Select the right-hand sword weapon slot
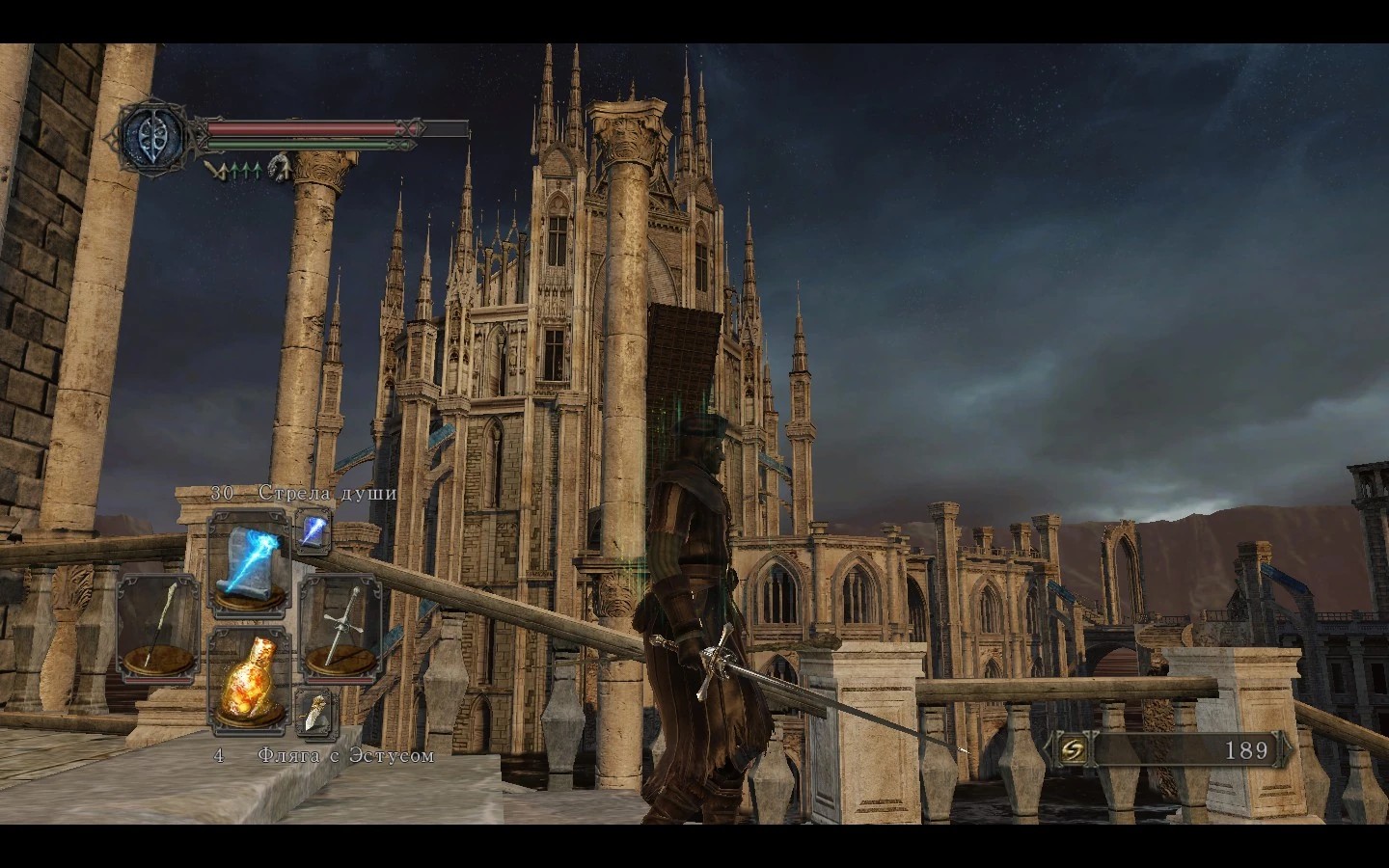Viewport: 1389px width, 868px height. 340,623
